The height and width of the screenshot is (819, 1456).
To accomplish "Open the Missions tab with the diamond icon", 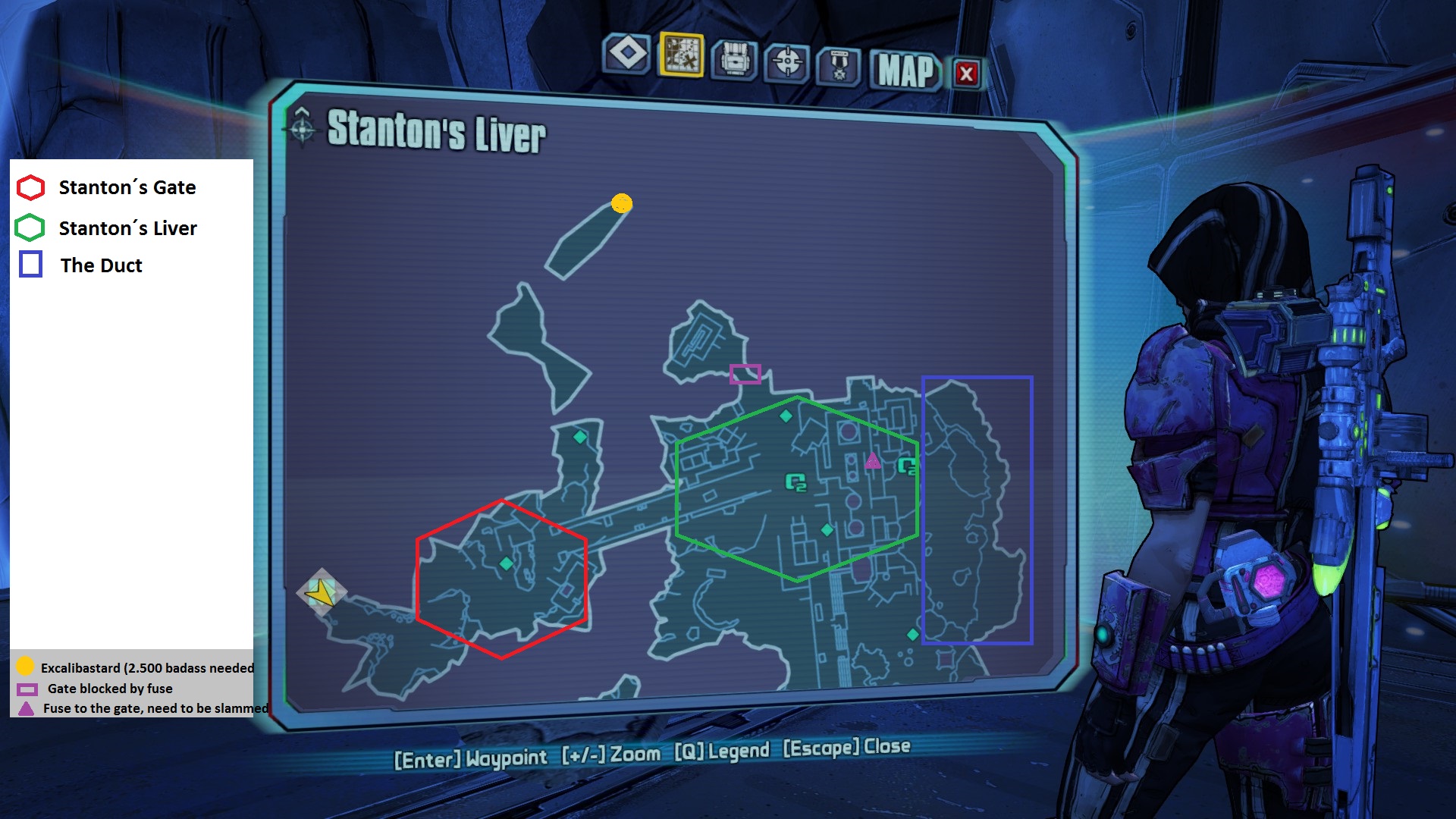I will (x=627, y=55).
